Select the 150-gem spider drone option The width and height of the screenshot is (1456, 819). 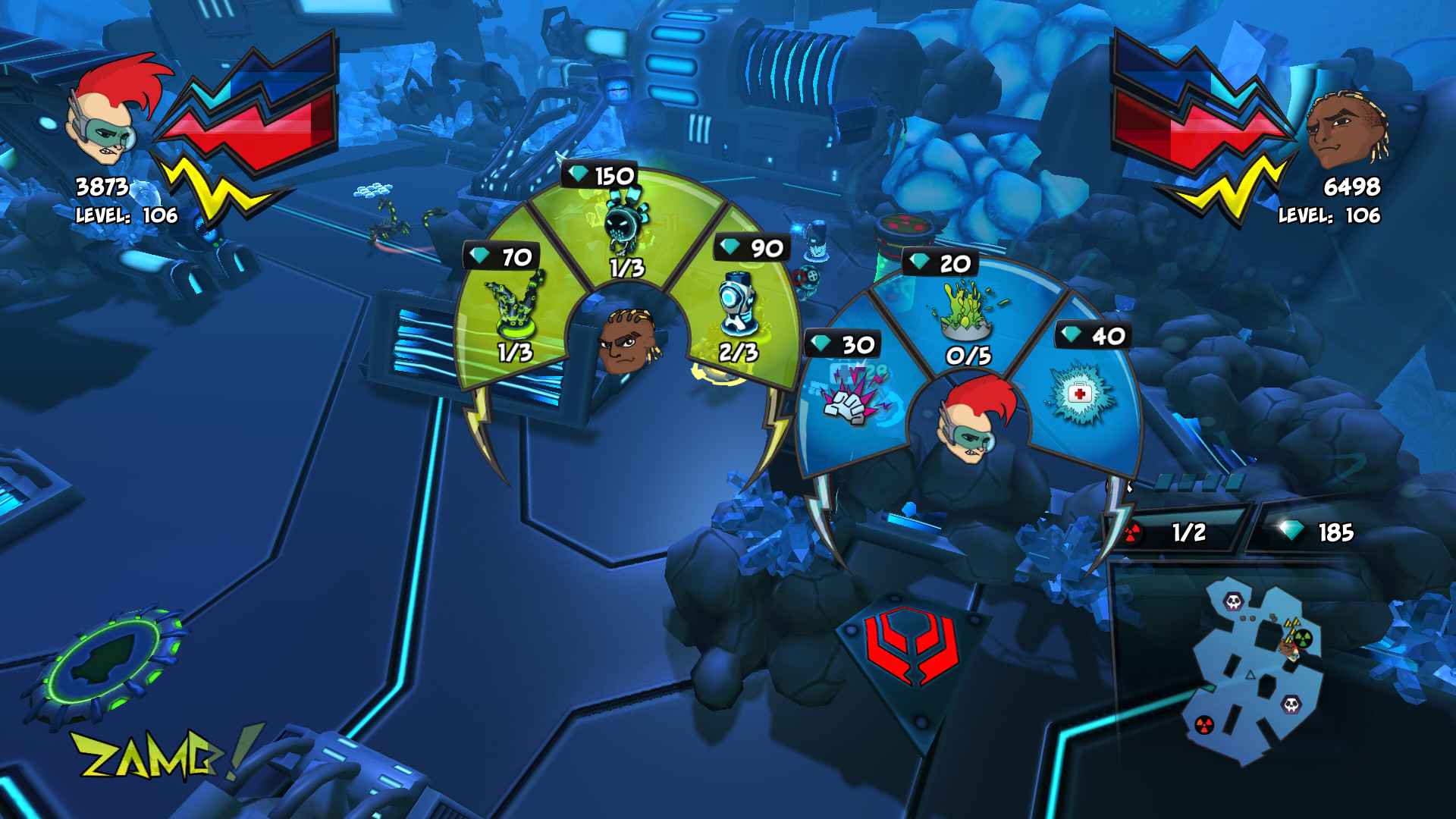click(622, 224)
